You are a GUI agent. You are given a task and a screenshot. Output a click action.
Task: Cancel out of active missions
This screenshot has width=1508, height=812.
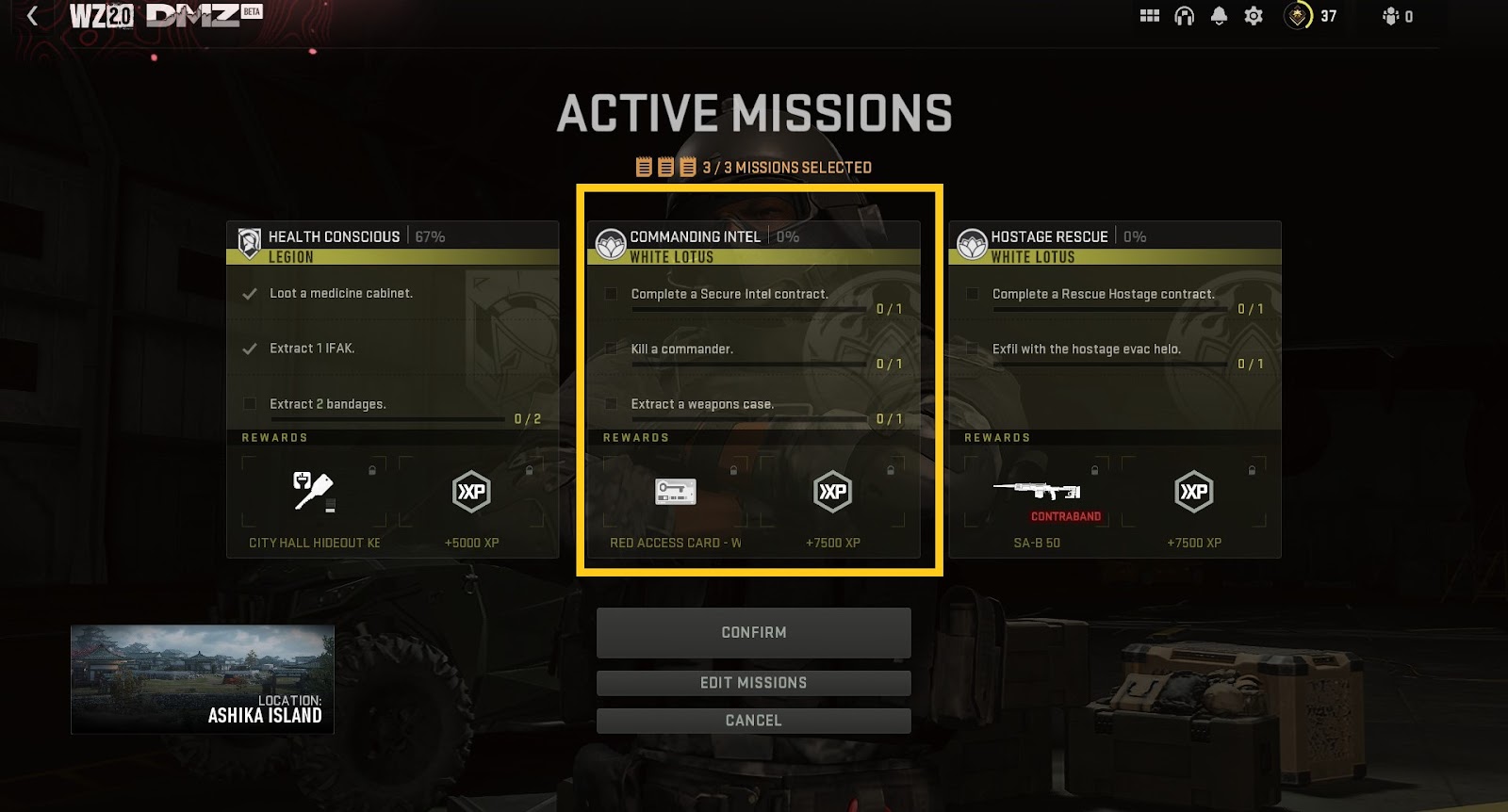pos(753,721)
